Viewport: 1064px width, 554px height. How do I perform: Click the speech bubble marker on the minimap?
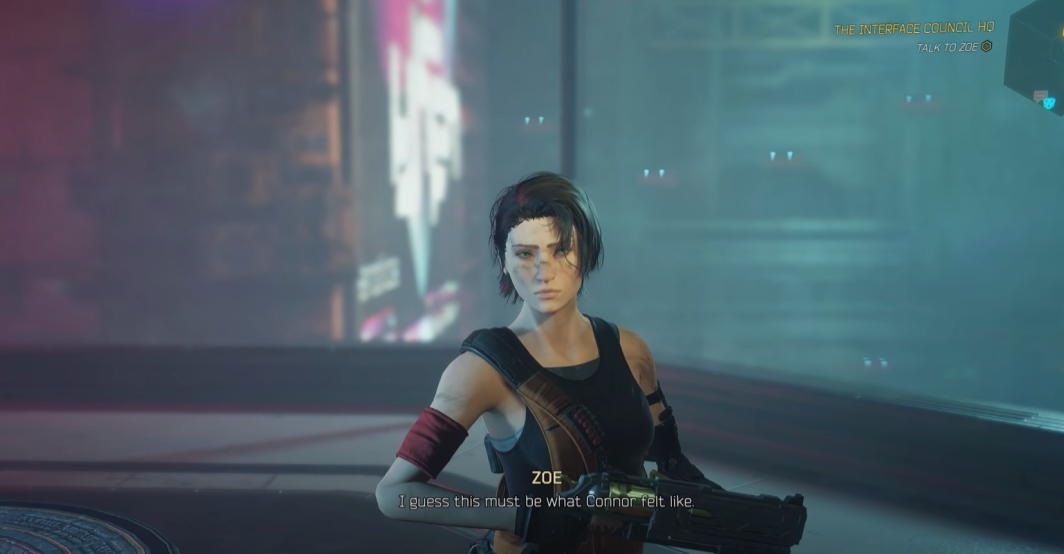coord(1039,96)
